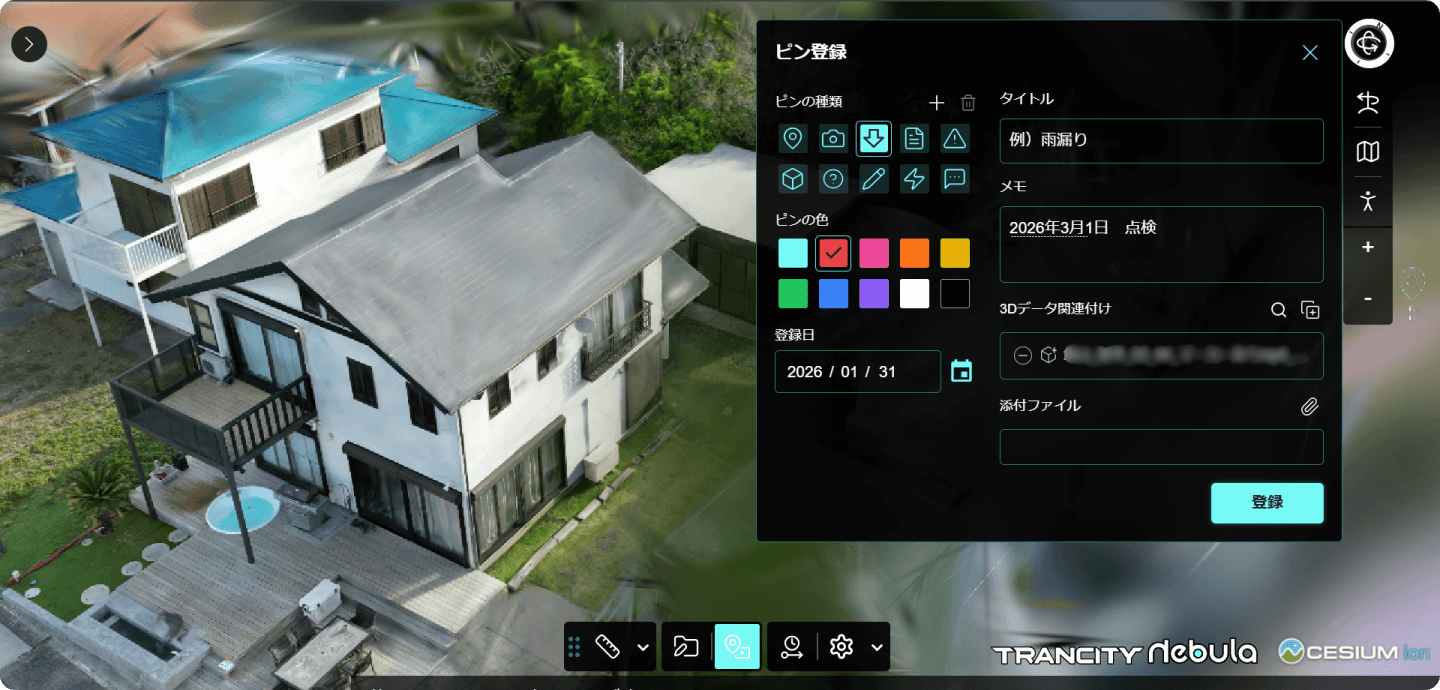Image resolution: width=1440 pixels, height=690 pixels.
Task: Select the ruler measurement tool
Action: 607,647
